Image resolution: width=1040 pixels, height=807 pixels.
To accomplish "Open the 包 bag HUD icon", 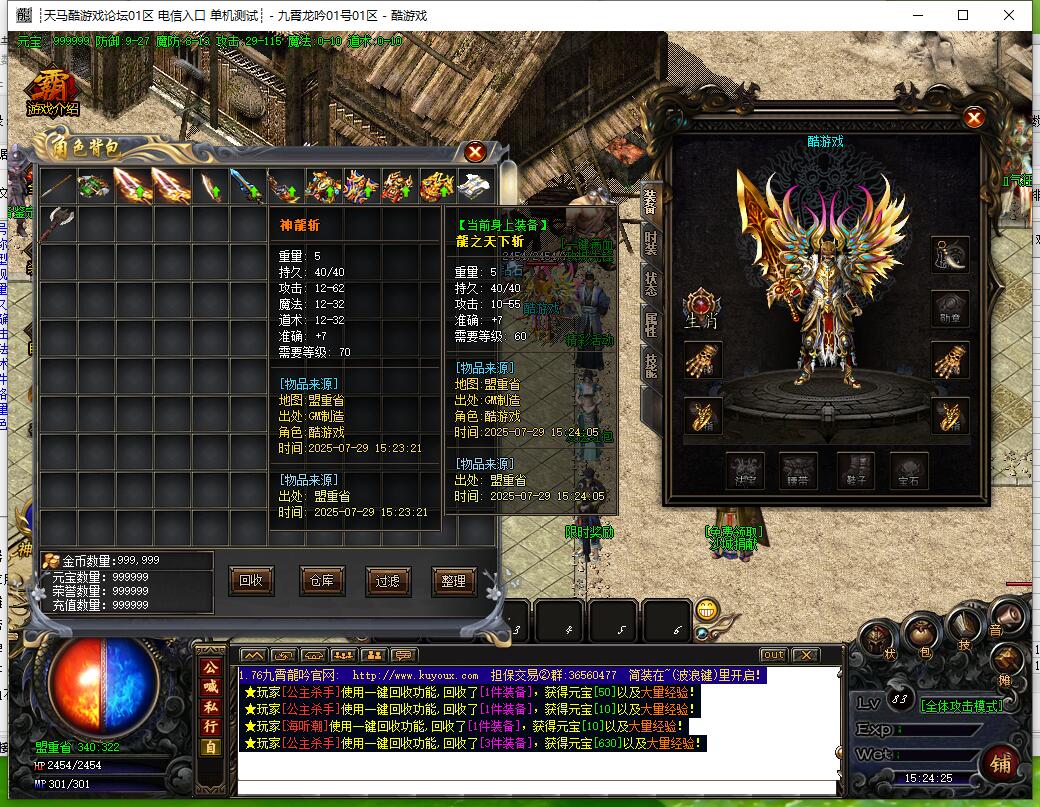I will click(x=922, y=635).
